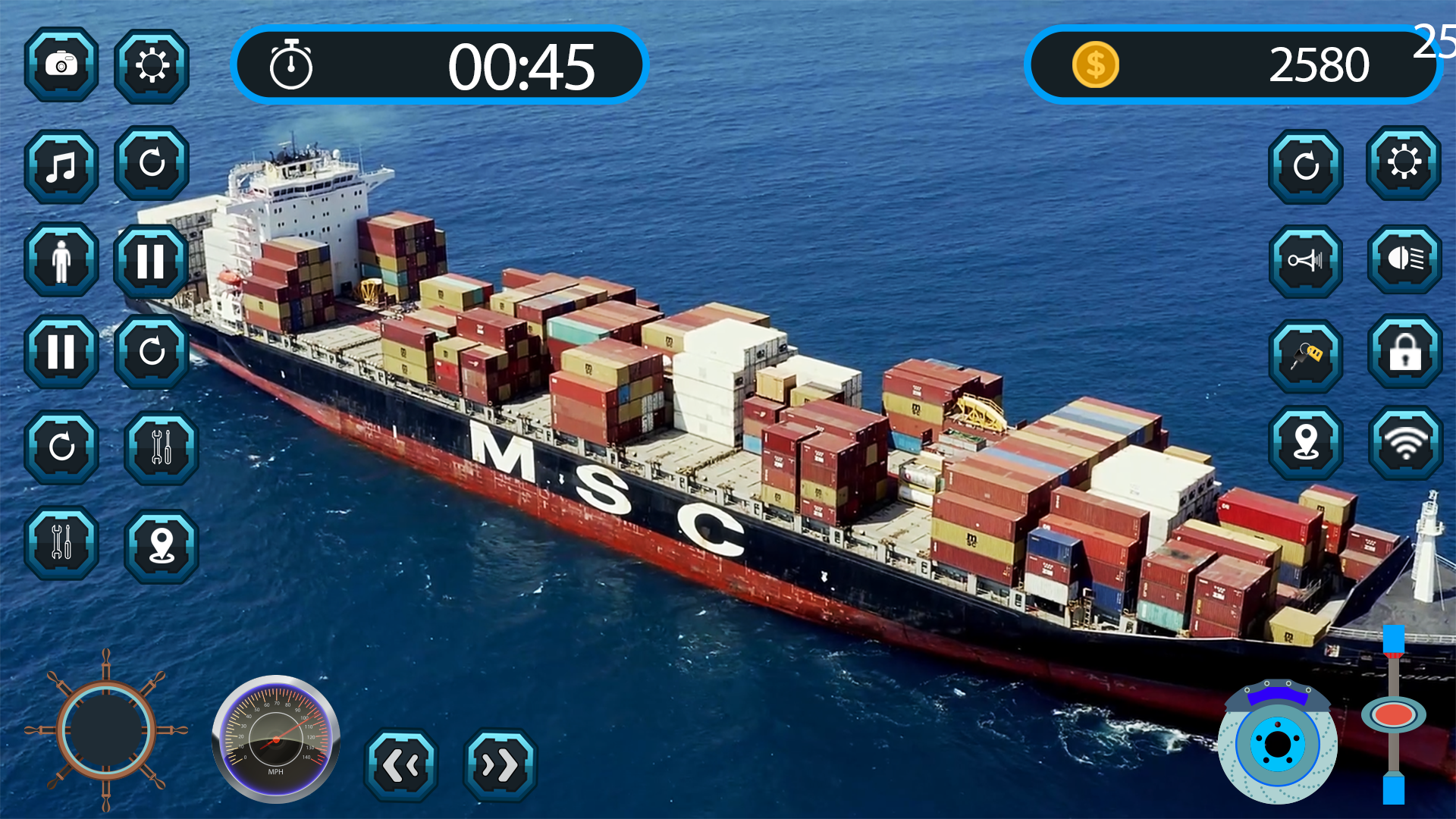This screenshot has height=819, width=1456.
Task: Select the walking character icon
Action: pos(61,262)
